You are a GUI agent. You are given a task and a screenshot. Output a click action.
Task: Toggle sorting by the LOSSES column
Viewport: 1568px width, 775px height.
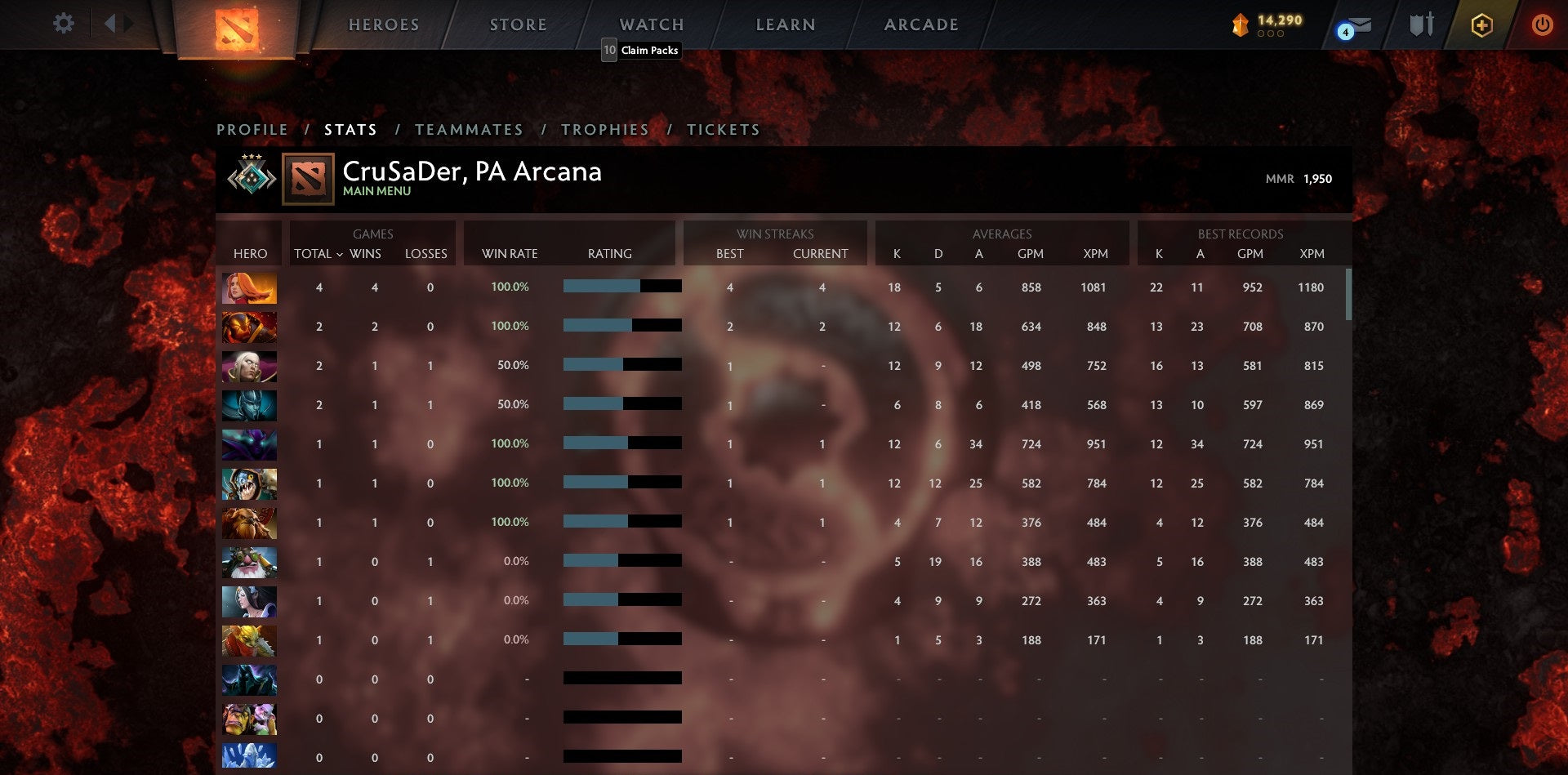425,254
